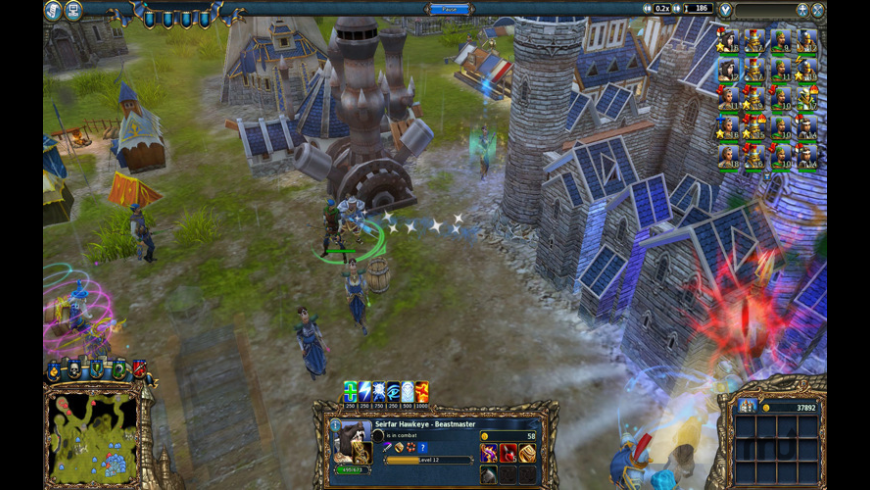Click the building icon in the bottom-right panel
This screenshot has height=490, width=870.
(748, 406)
